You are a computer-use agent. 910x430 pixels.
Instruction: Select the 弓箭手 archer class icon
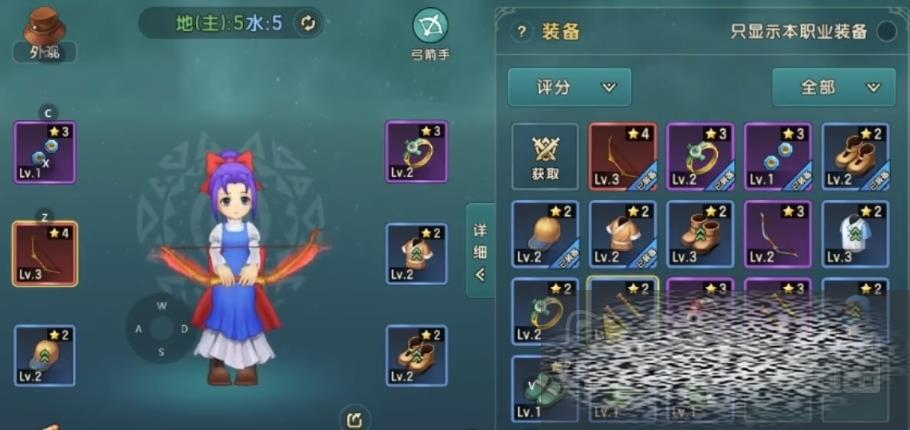pyautogui.click(x=430, y=32)
